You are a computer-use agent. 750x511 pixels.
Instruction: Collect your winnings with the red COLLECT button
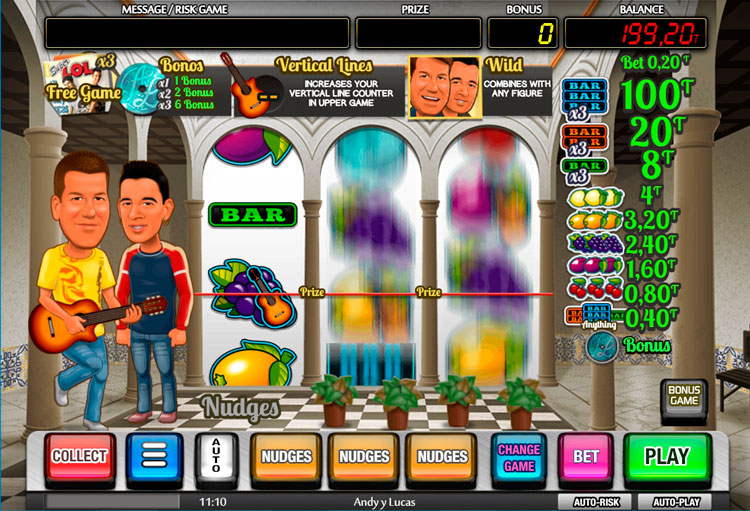point(79,457)
